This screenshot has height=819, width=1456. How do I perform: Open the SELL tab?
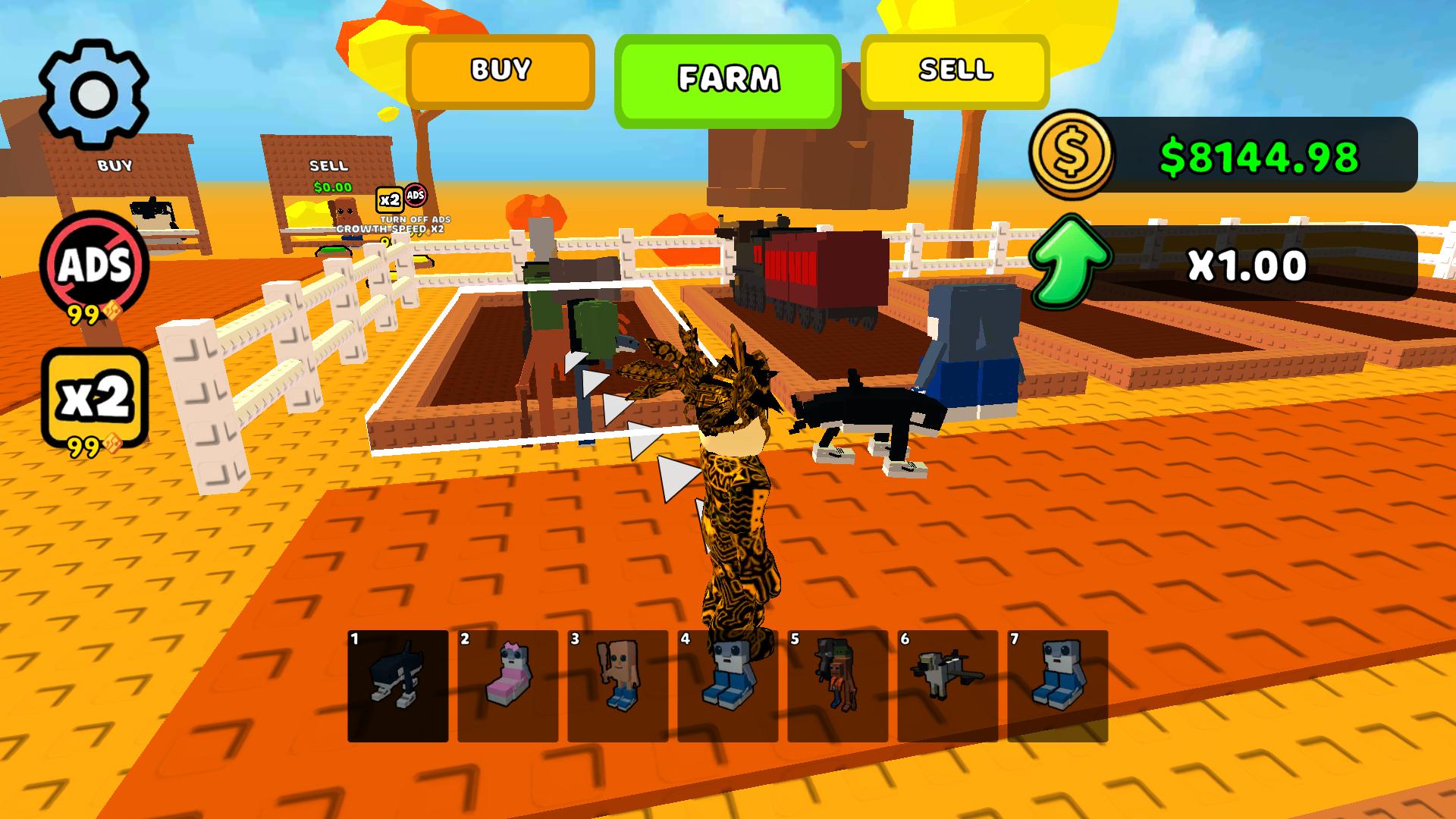(954, 71)
